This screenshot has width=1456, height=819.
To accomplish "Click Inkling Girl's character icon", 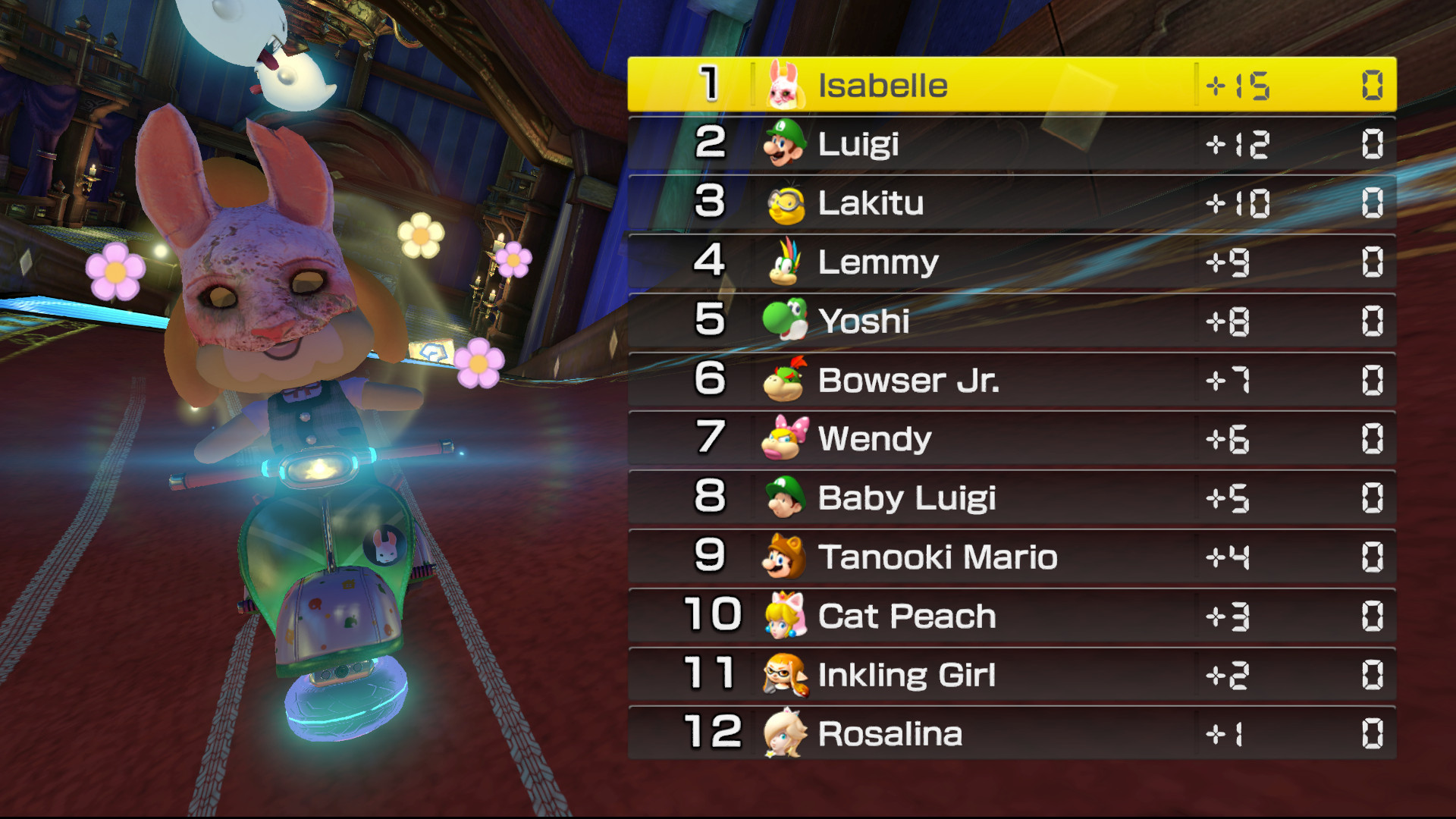I will coord(784,673).
